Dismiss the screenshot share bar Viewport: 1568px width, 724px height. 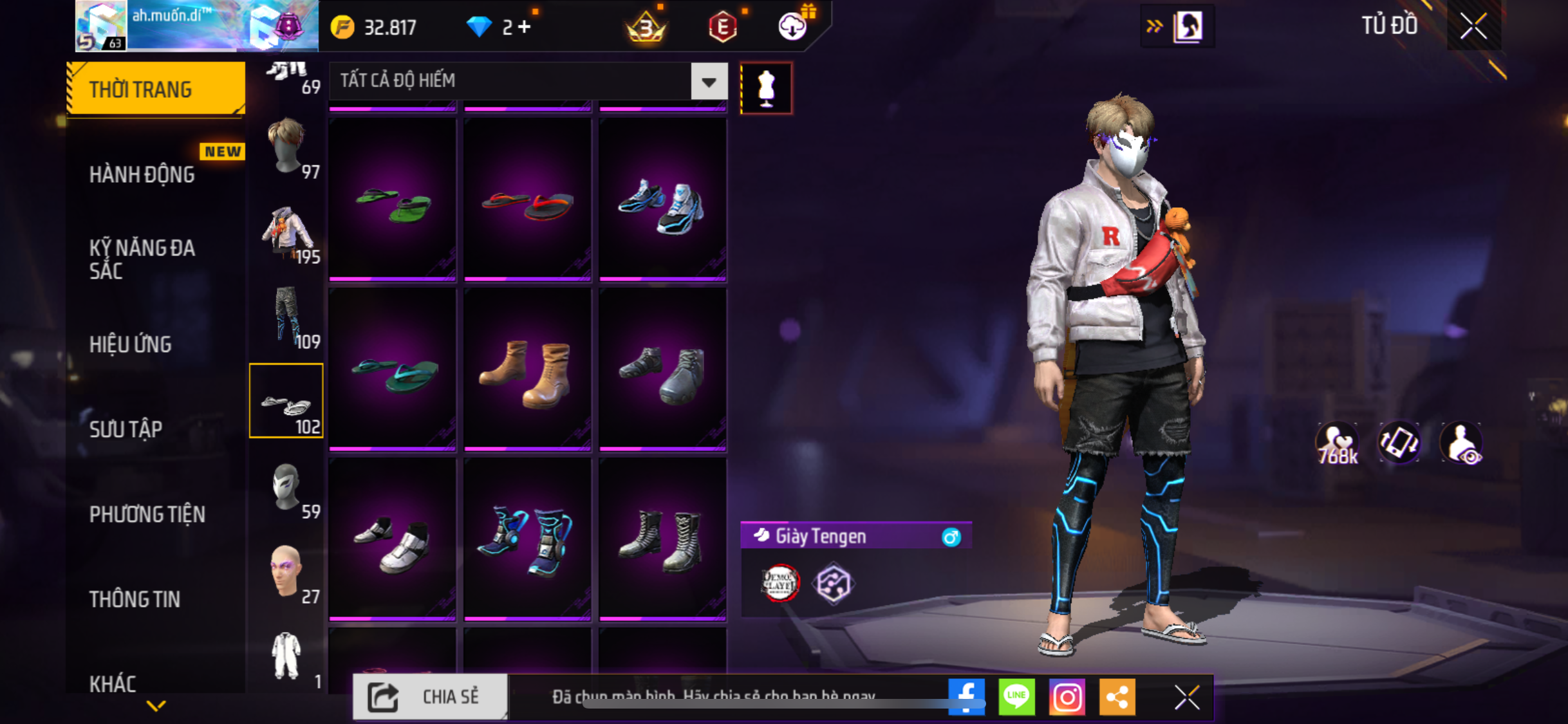[1186, 697]
